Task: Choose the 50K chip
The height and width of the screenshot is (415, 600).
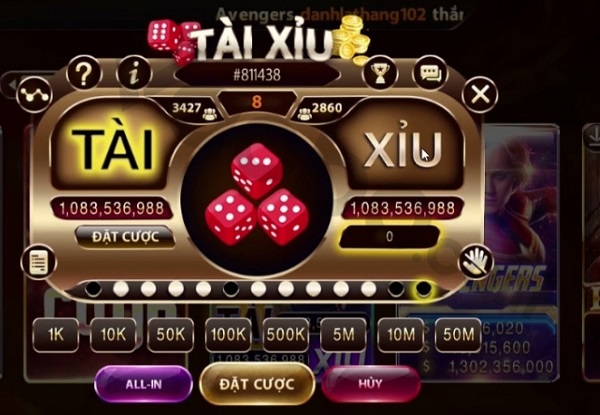Action: click(x=171, y=335)
